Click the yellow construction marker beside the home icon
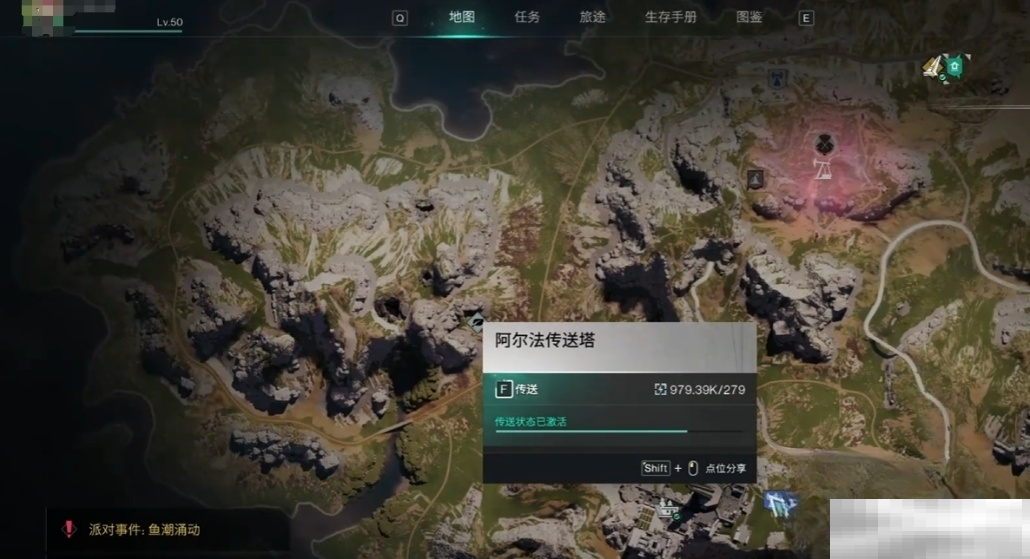 [934, 67]
